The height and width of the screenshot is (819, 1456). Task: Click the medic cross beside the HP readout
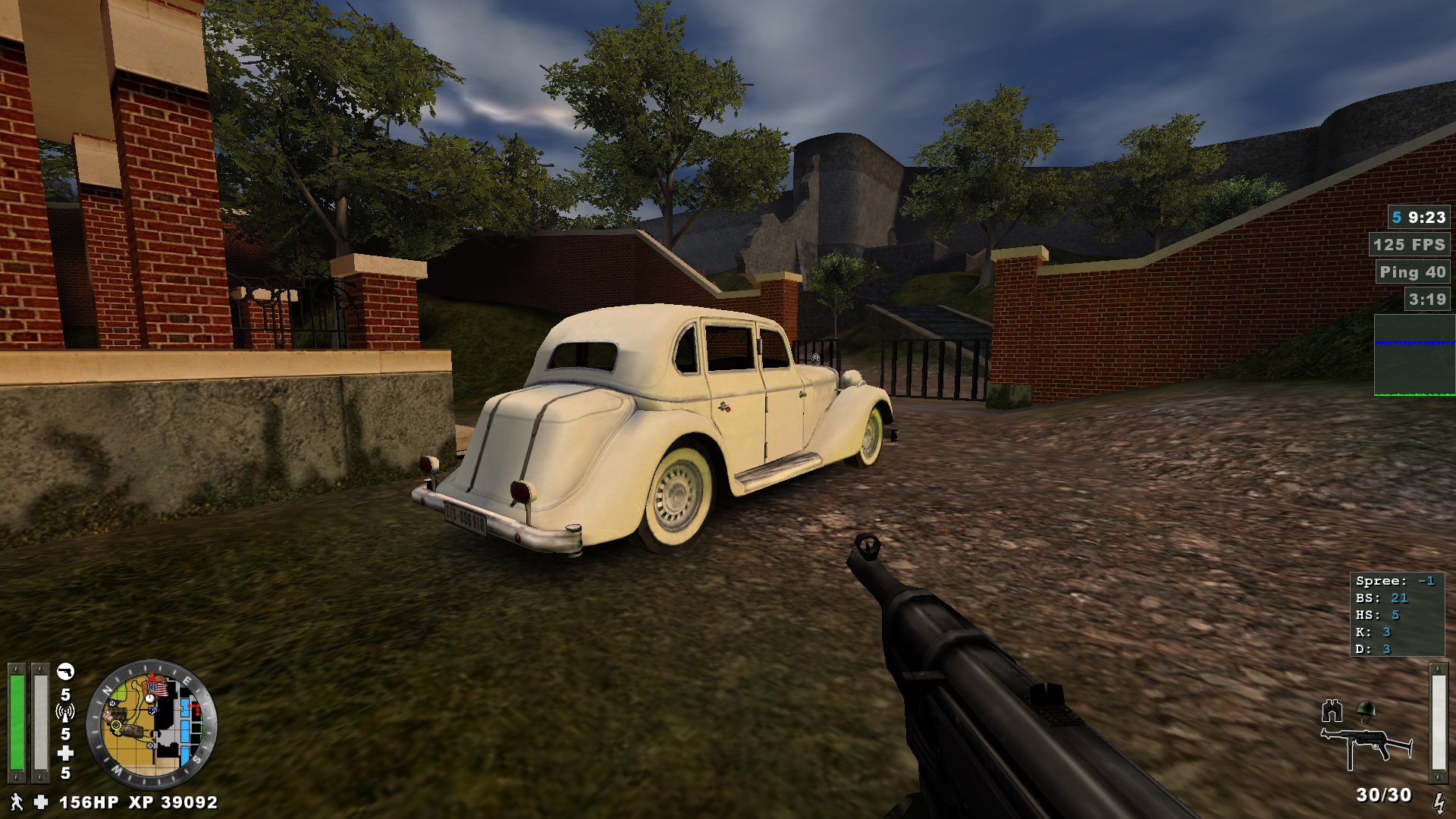(41, 802)
